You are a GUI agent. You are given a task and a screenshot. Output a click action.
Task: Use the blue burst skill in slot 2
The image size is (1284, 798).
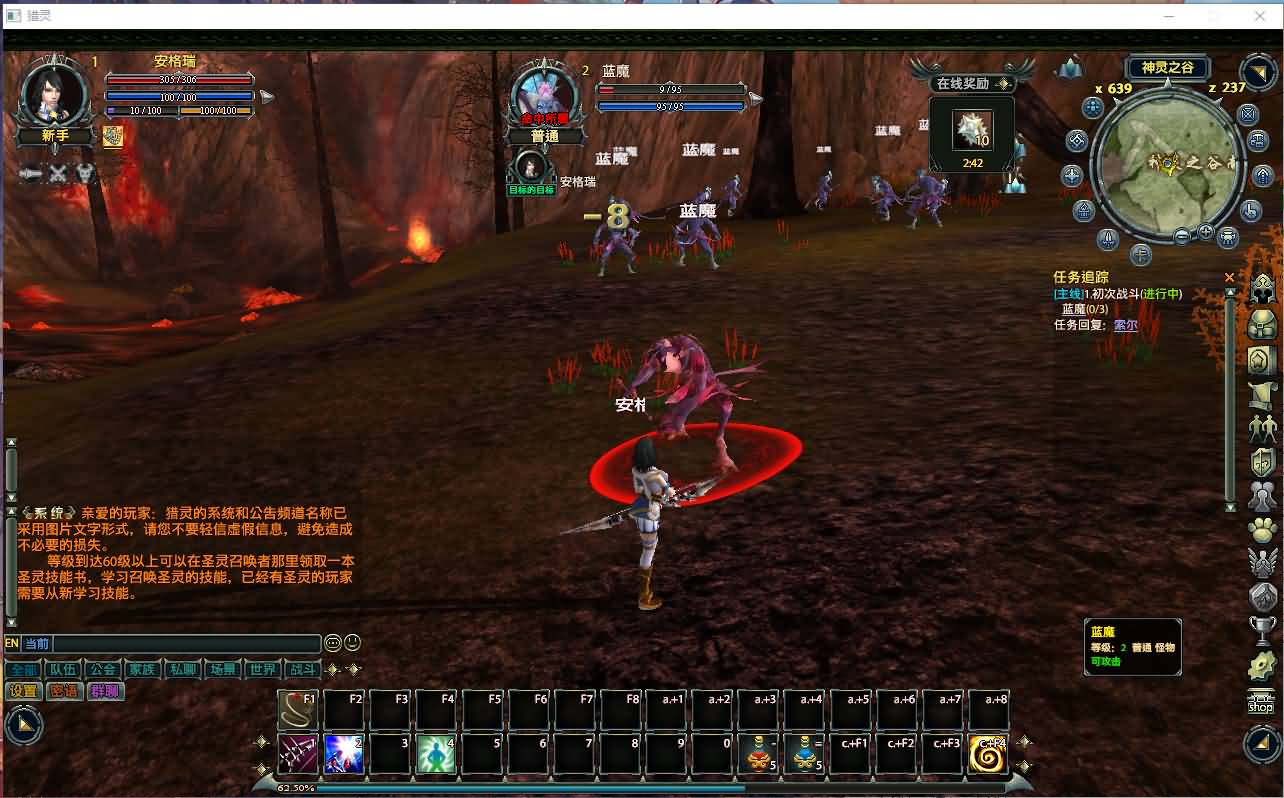click(344, 754)
